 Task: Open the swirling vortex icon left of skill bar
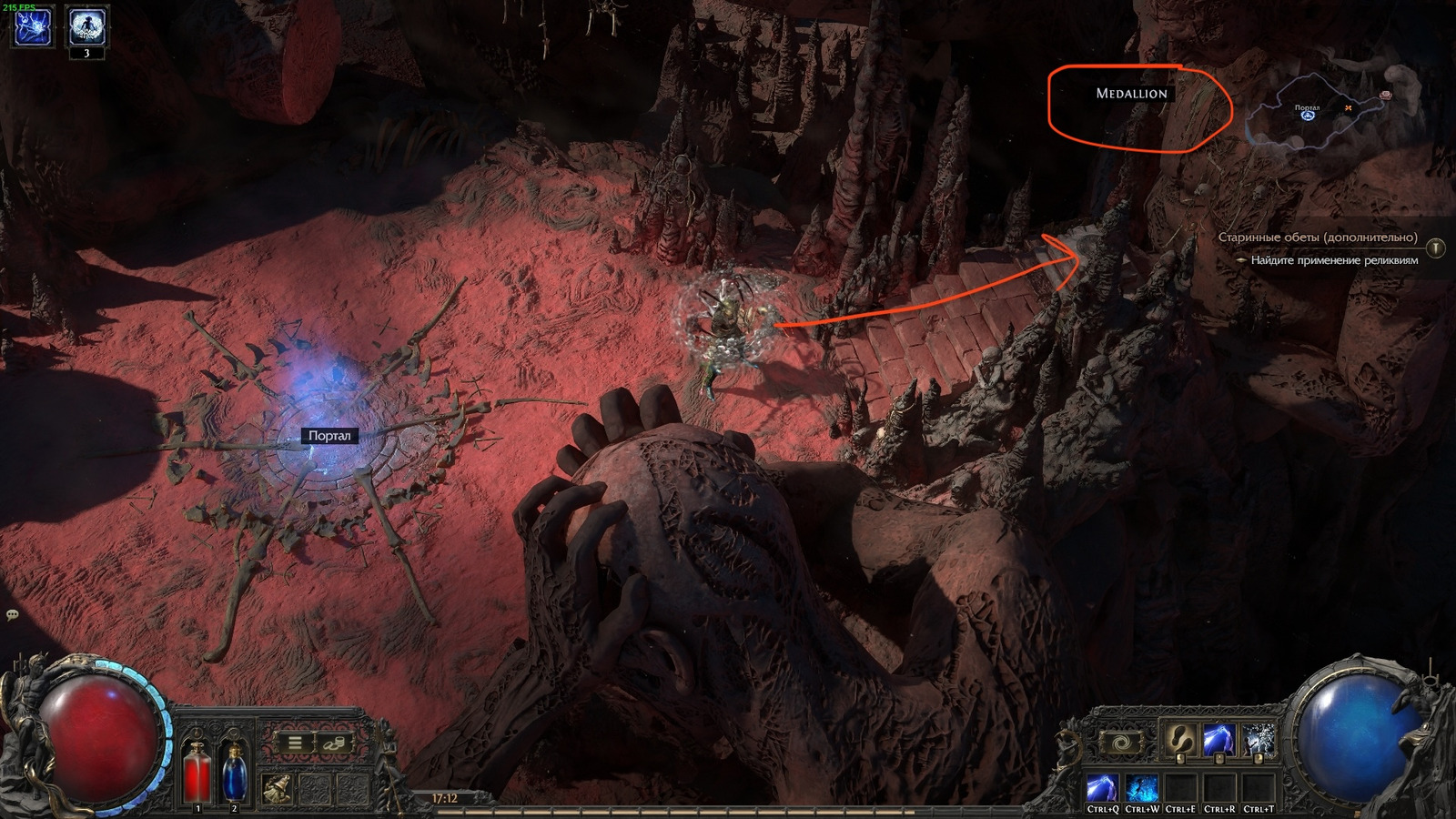[1121, 743]
